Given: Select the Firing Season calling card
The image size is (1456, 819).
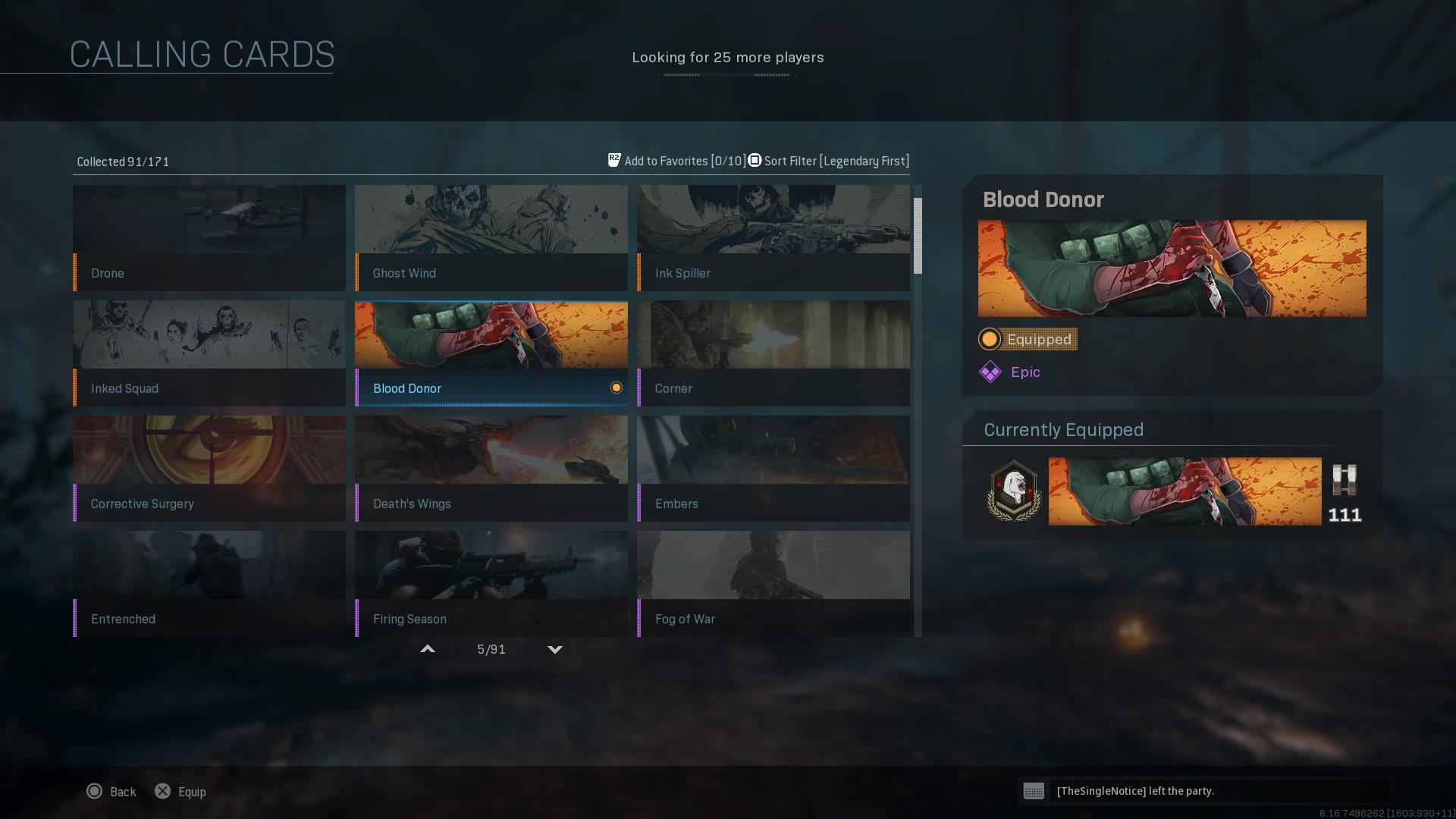Looking at the screenshot, I should 491,584.
